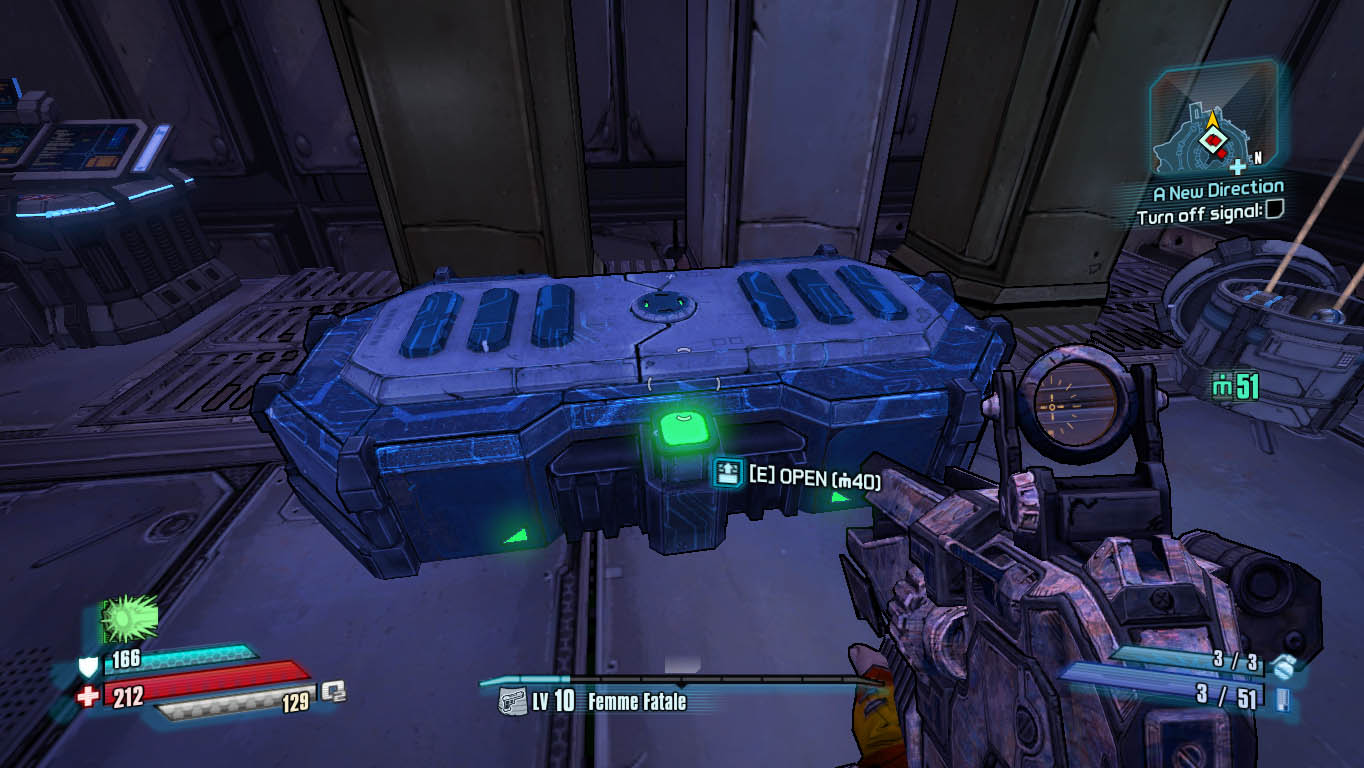This screenshot has width=1364, height=768.
Task: Select the A New Direction quest tracker
Action: pos(1217,188)
